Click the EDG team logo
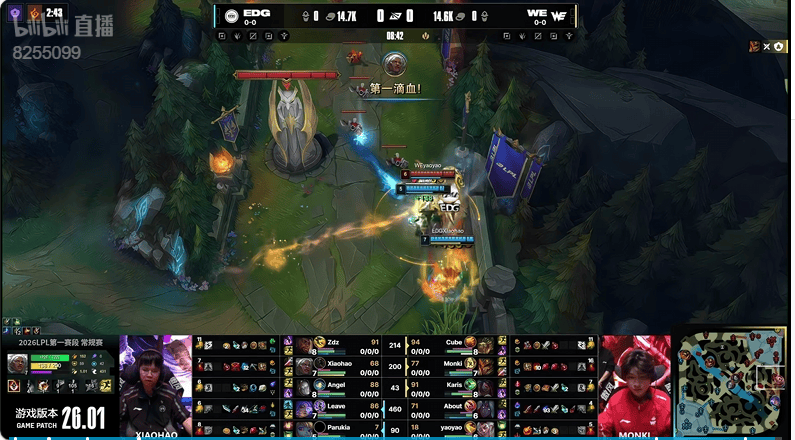Image resolution: width=795 pixels, height=440 pixels. click(x=230, y=15)
